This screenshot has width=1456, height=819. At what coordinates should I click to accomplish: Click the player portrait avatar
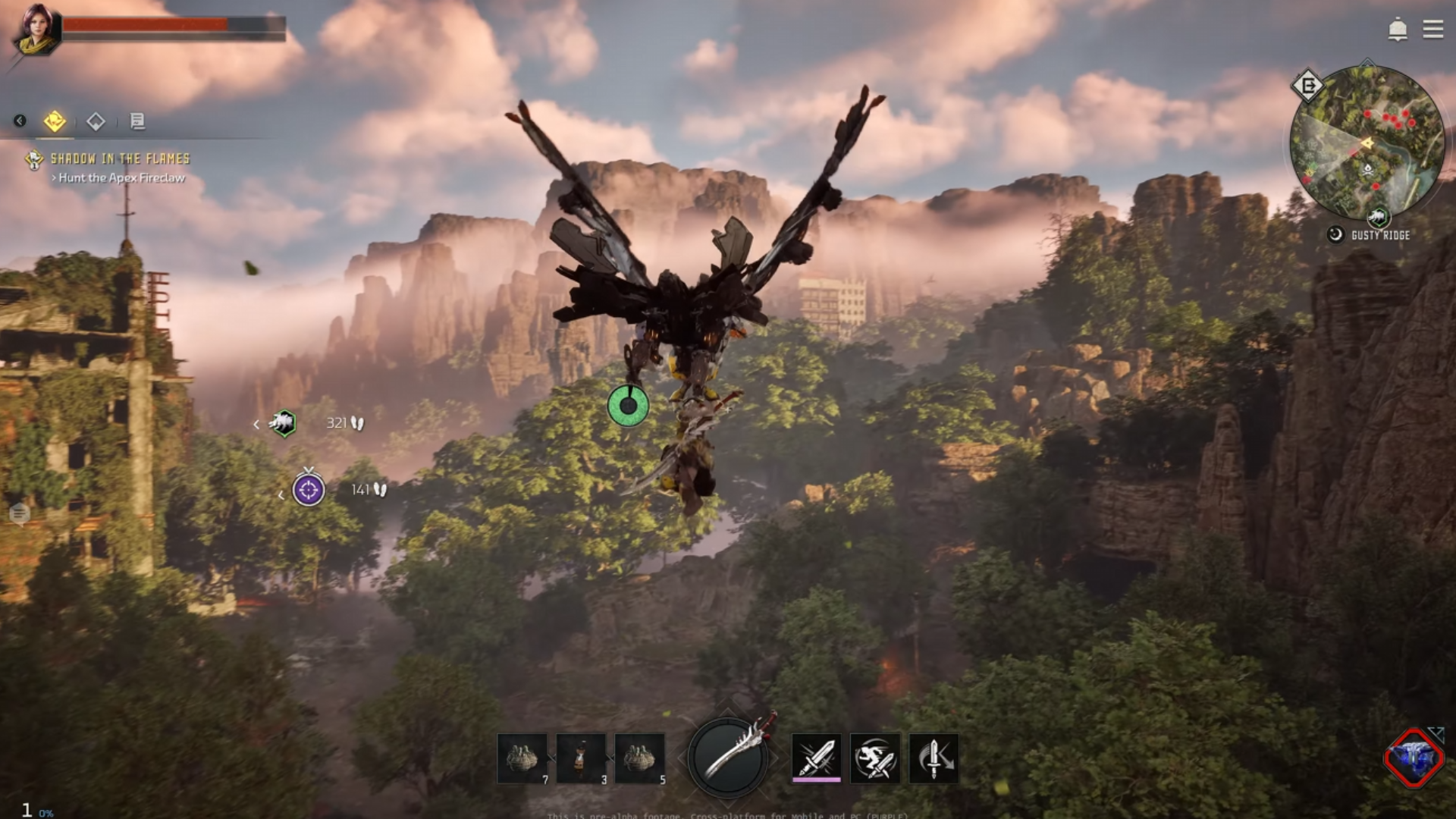[x=34, y=30]
